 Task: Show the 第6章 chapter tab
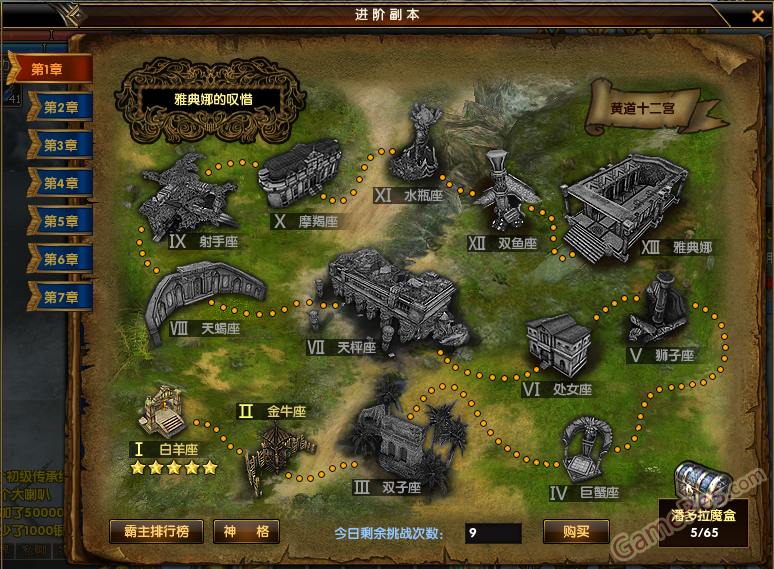pos(60,259)
